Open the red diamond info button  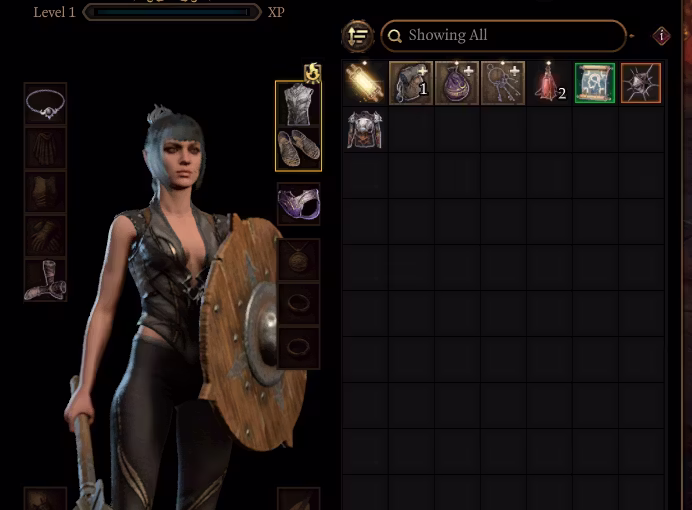click(x=661, y=36)
